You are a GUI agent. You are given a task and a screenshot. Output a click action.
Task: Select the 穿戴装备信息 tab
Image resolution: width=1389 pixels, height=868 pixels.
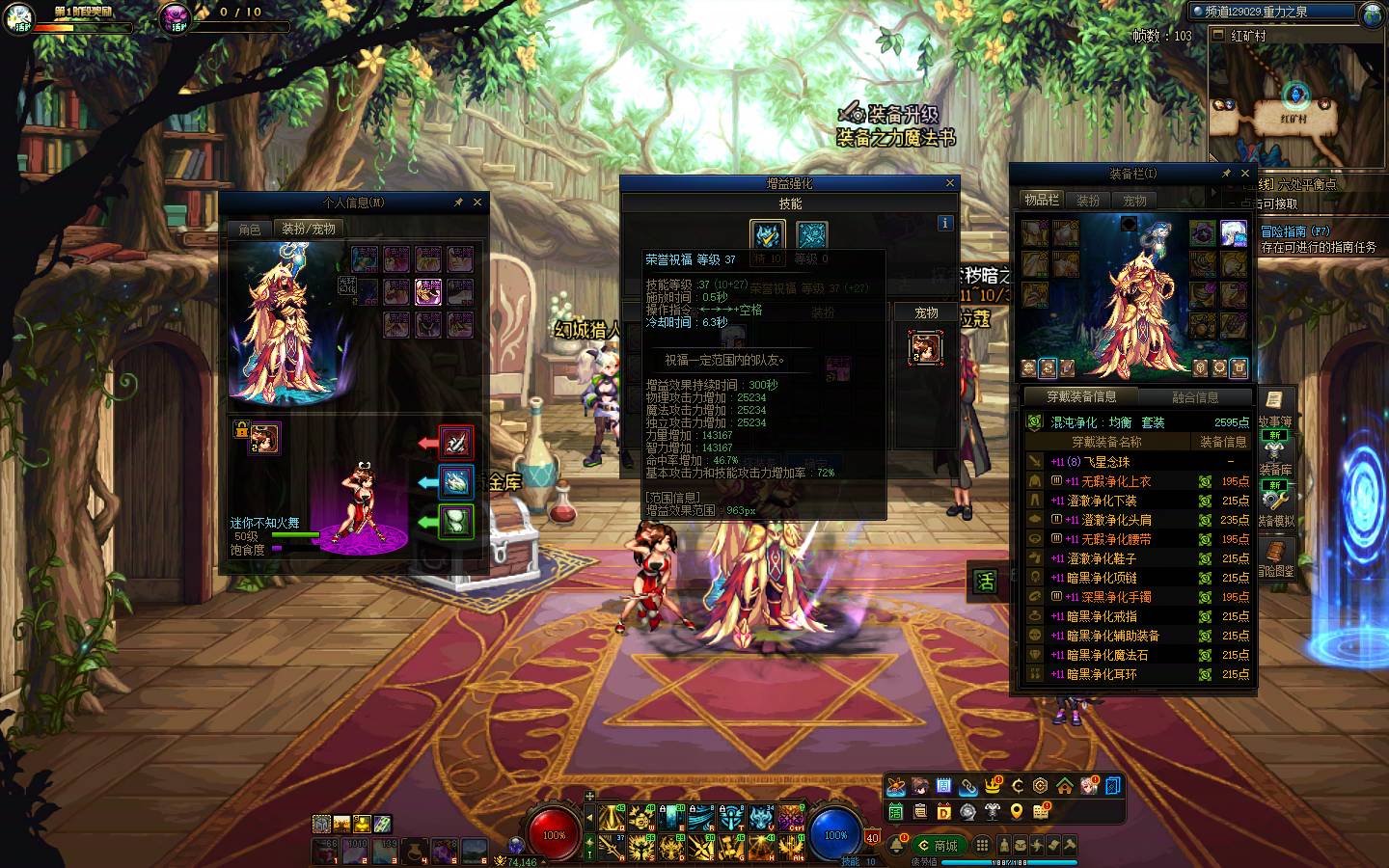(1082, 397)
